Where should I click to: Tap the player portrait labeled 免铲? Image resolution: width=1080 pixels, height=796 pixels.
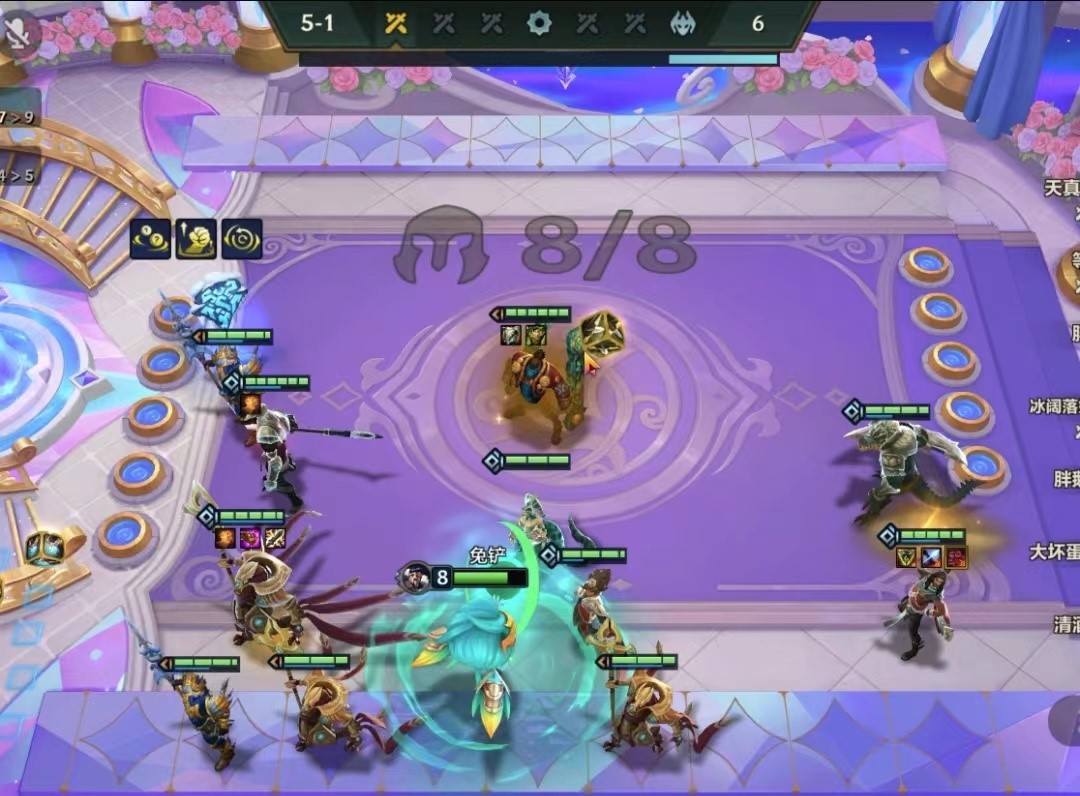(x=412, y=577)
